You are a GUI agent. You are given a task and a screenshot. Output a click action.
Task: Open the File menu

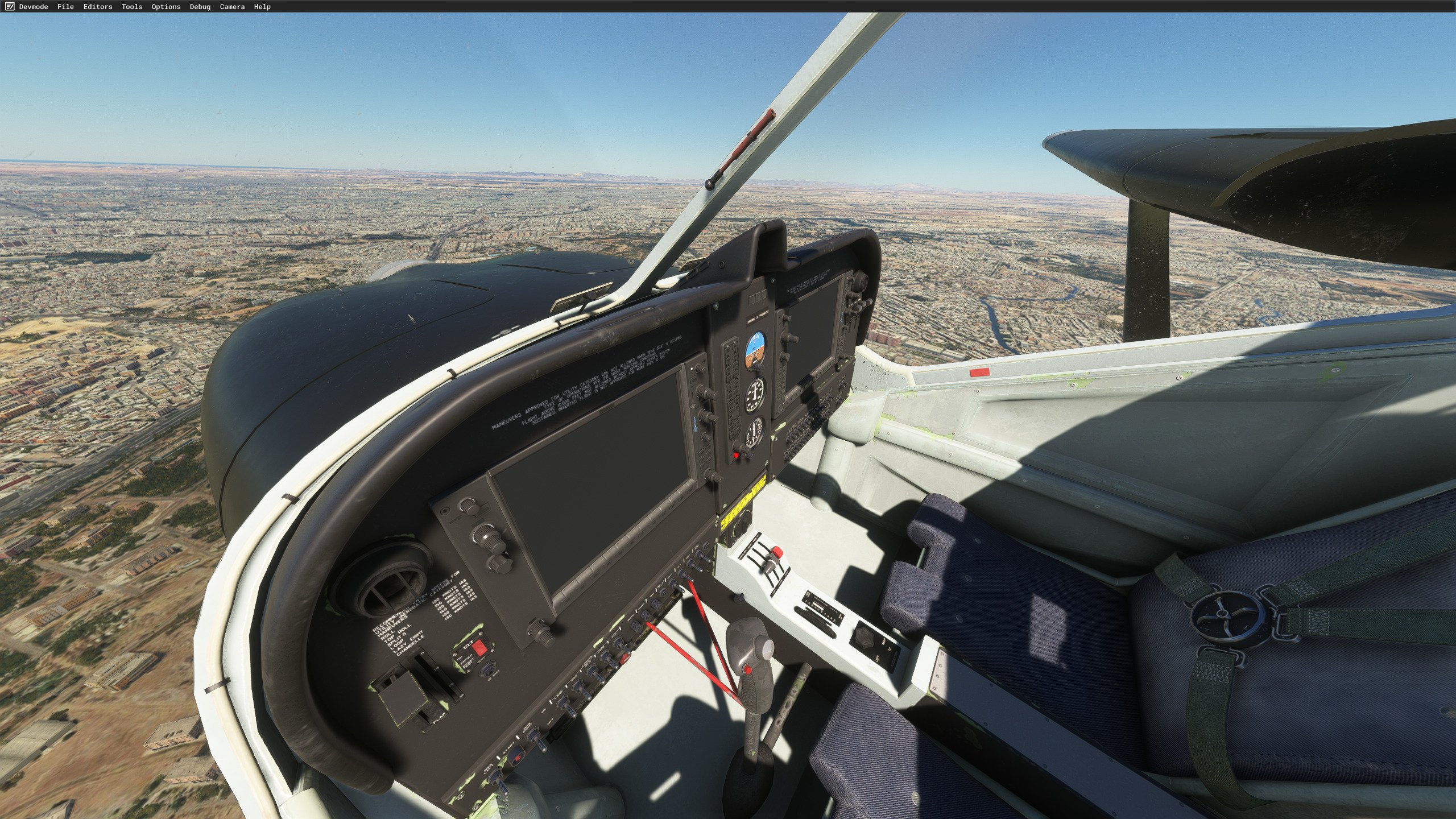[65, 7]
